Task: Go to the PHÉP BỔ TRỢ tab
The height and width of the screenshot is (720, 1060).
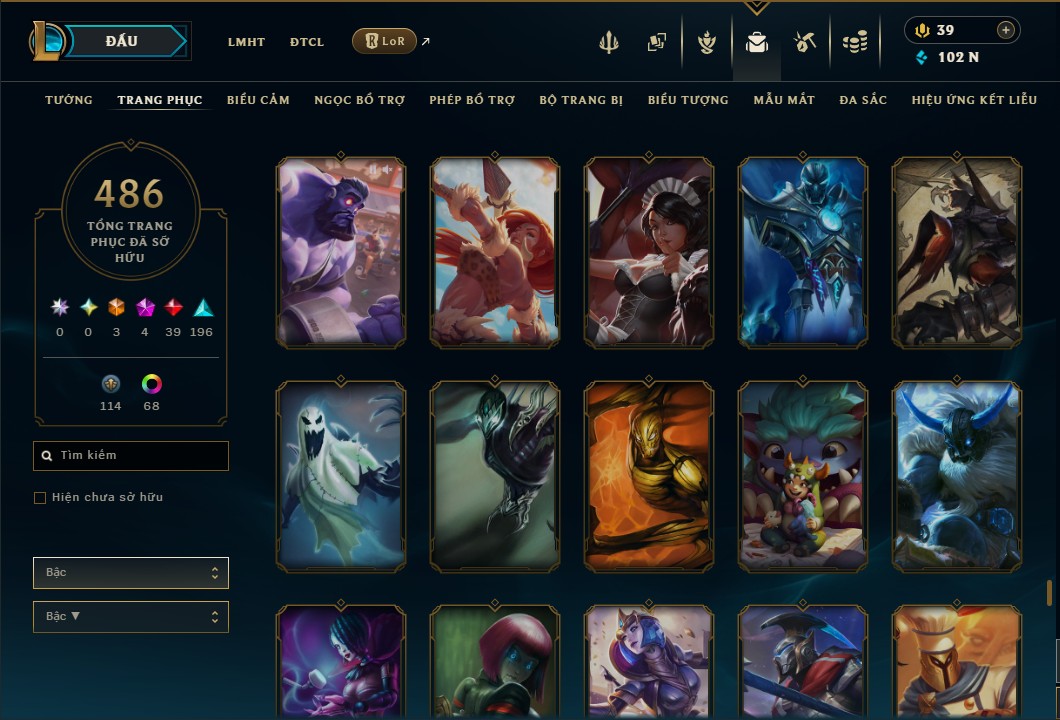Action: 472,100
